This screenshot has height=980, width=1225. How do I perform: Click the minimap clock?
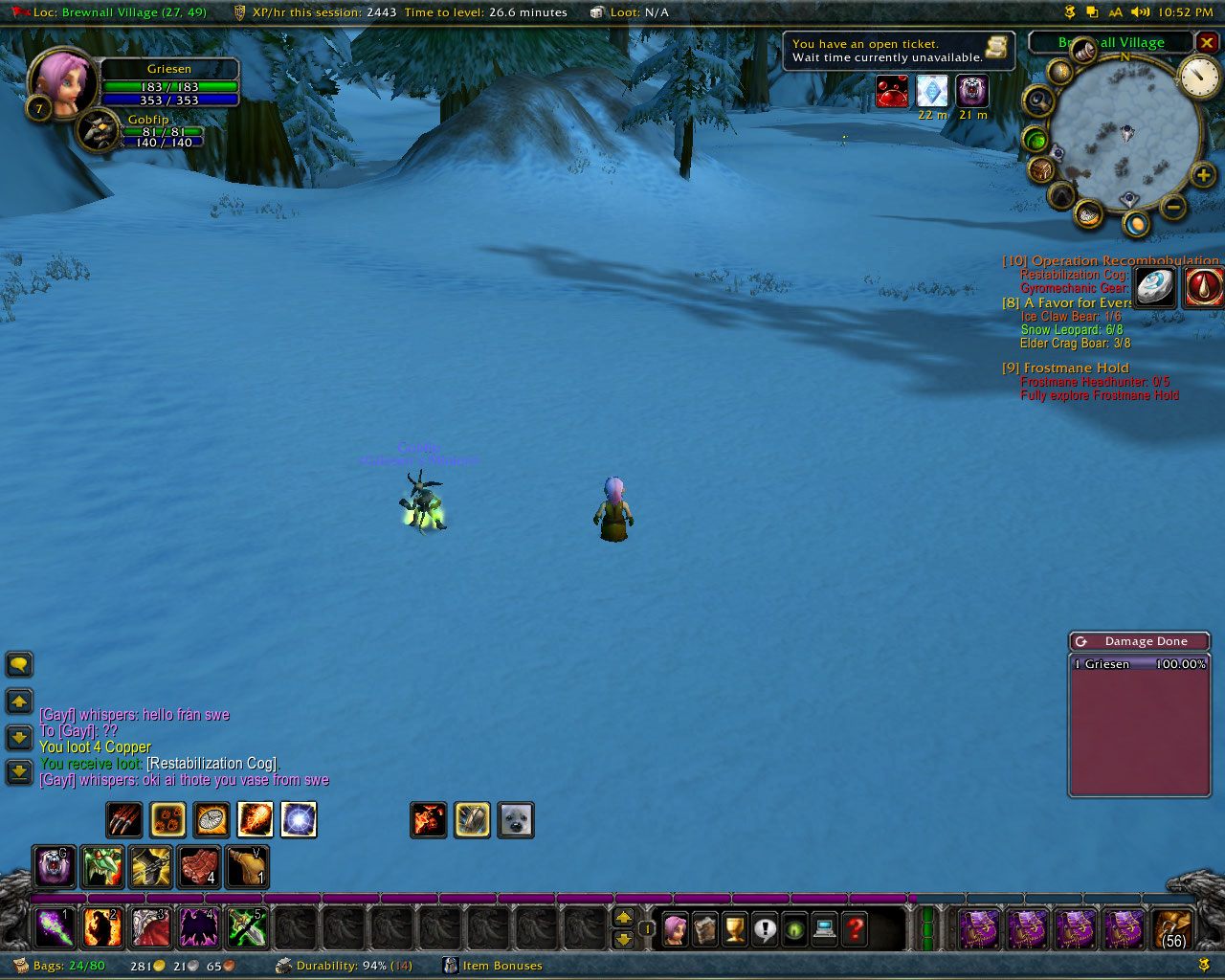point(1198,77)
